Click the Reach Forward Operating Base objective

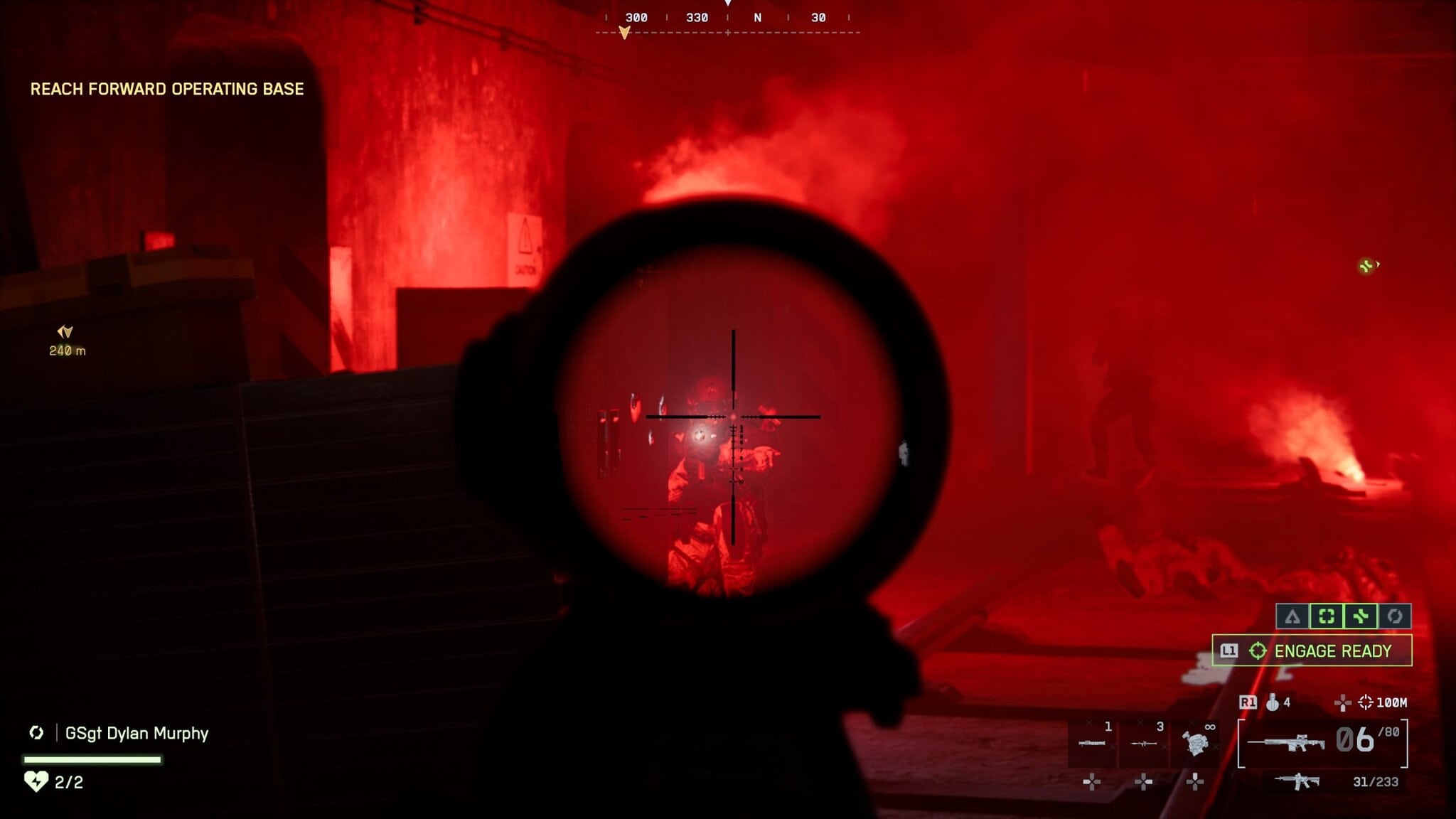click(167, 89)
